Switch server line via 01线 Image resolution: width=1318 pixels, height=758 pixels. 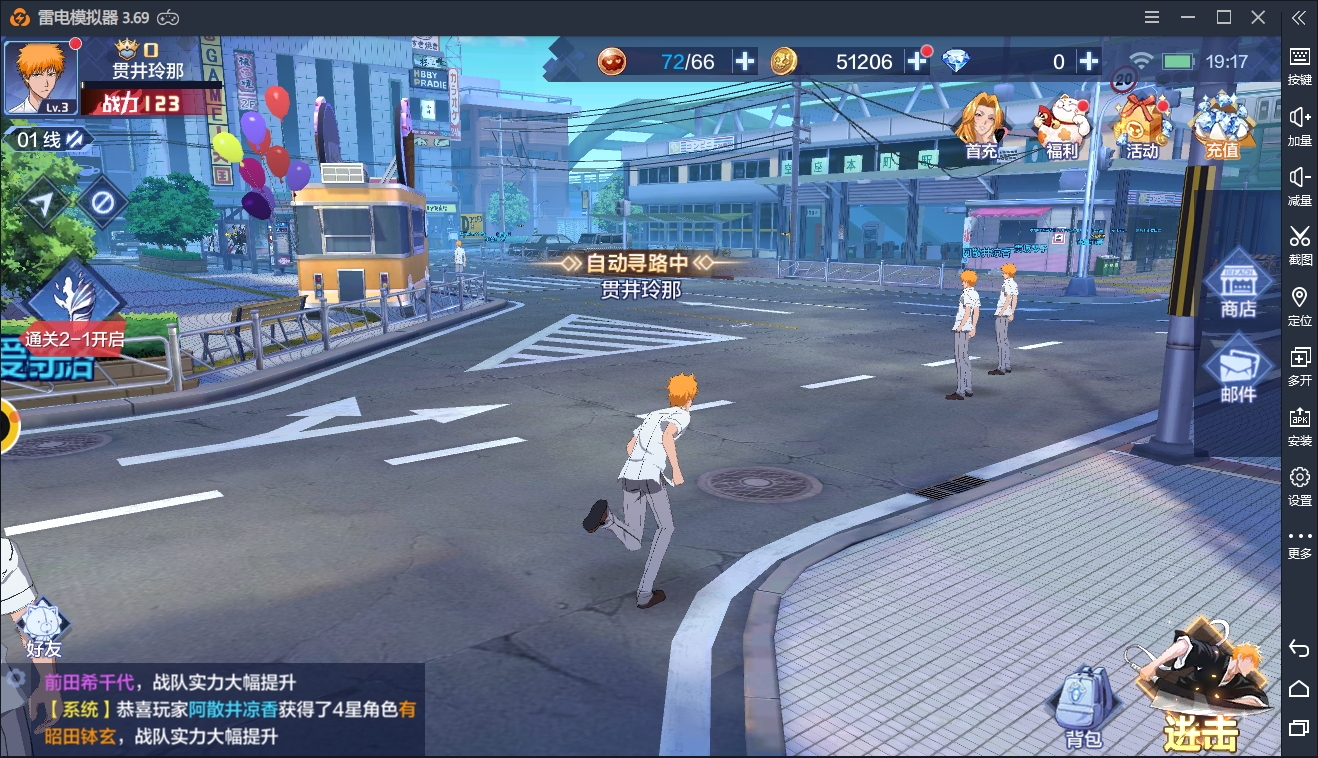tap(48, 140)
